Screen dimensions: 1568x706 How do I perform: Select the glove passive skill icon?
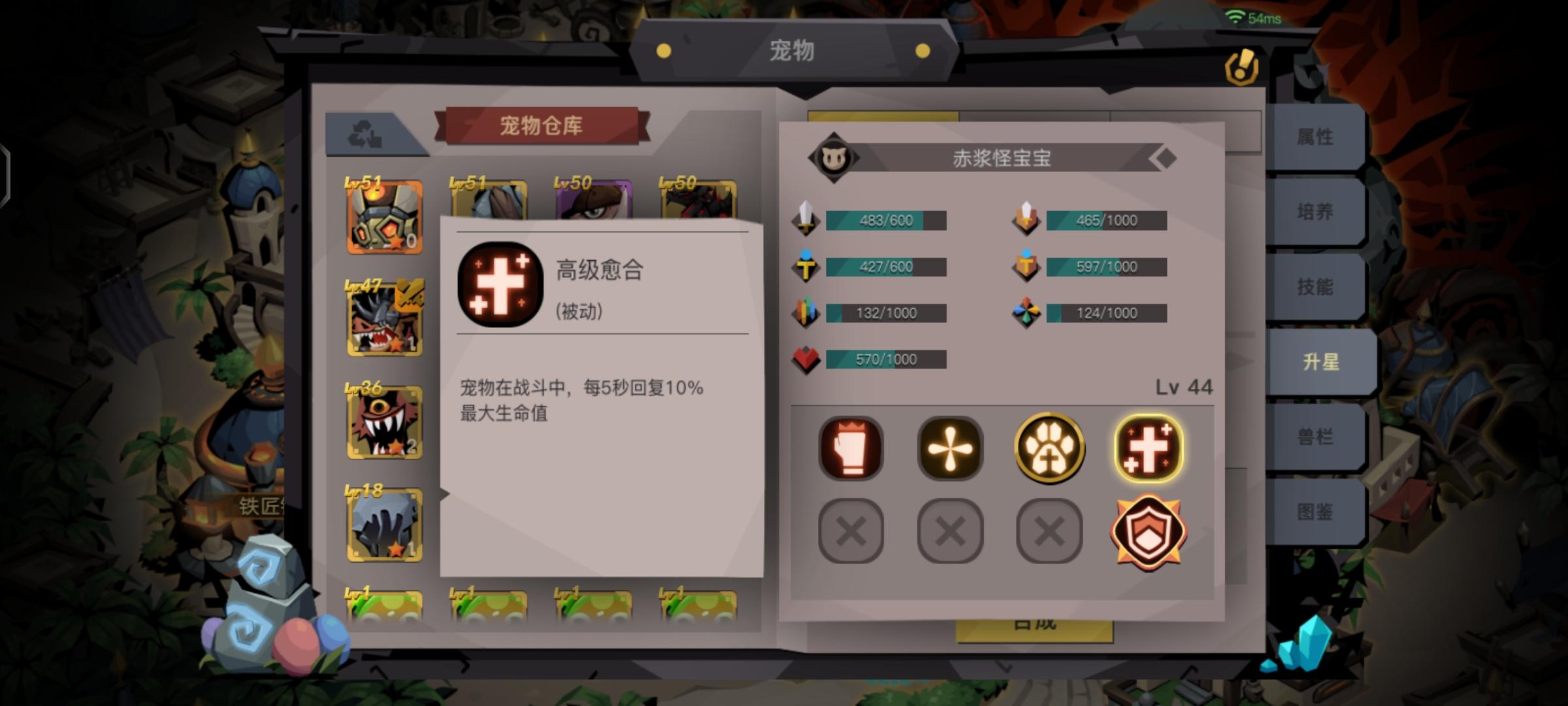click(x=851, y=448)
